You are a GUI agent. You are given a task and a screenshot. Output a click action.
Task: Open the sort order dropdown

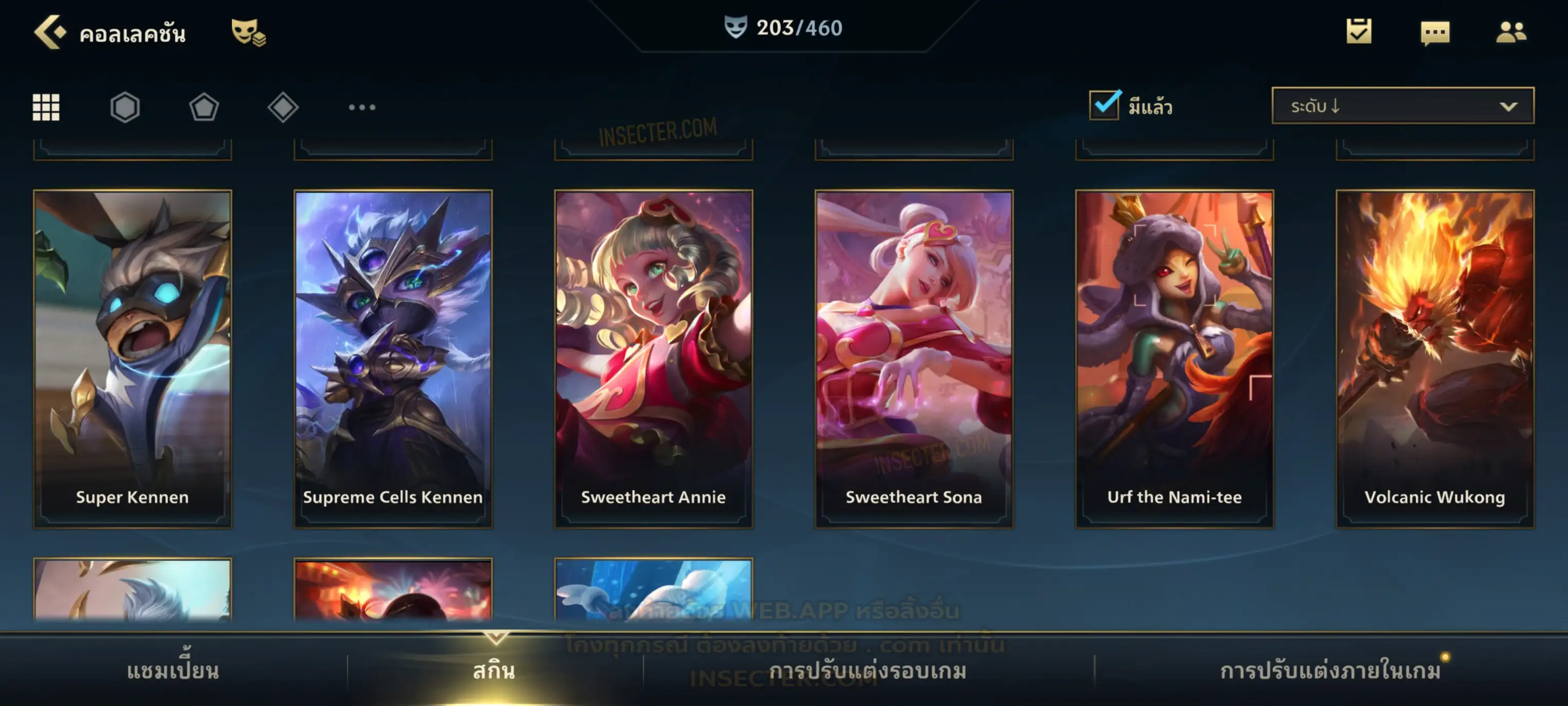[x=1403, y=105]
